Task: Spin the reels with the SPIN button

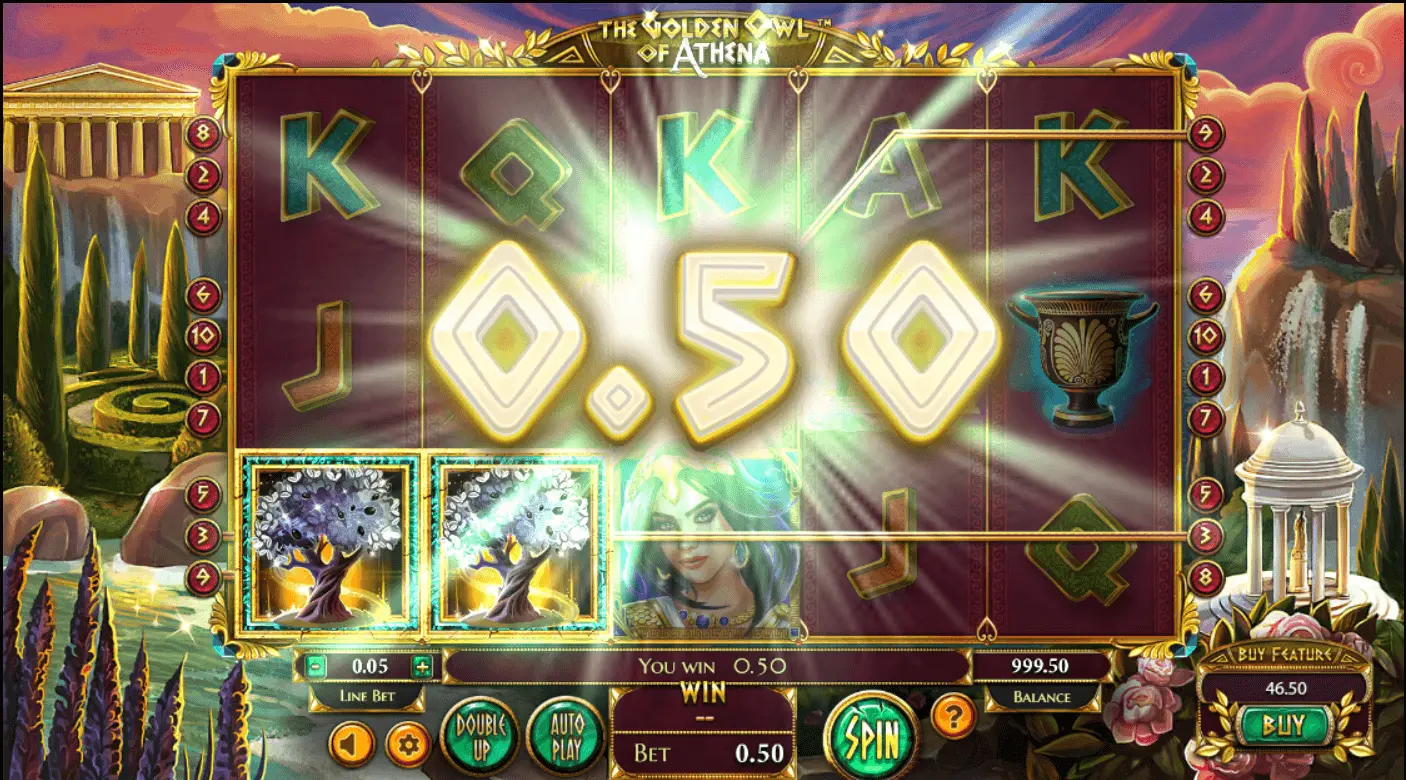Action: click(x=871, y=740)
